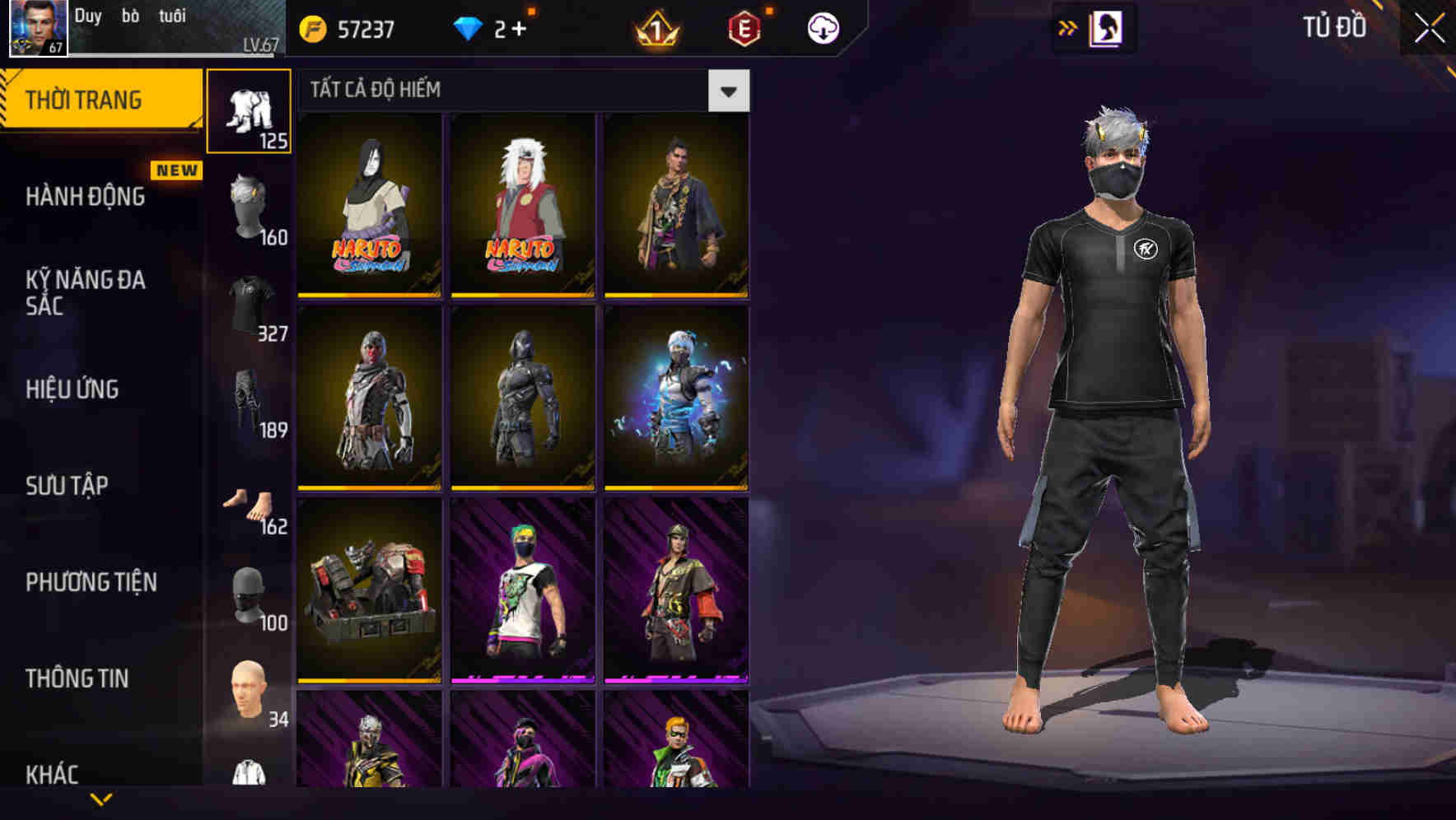This screenshot has width=1456, height=820.
Task: Click the gold rank badge icon
Action: tap(655, 26)
